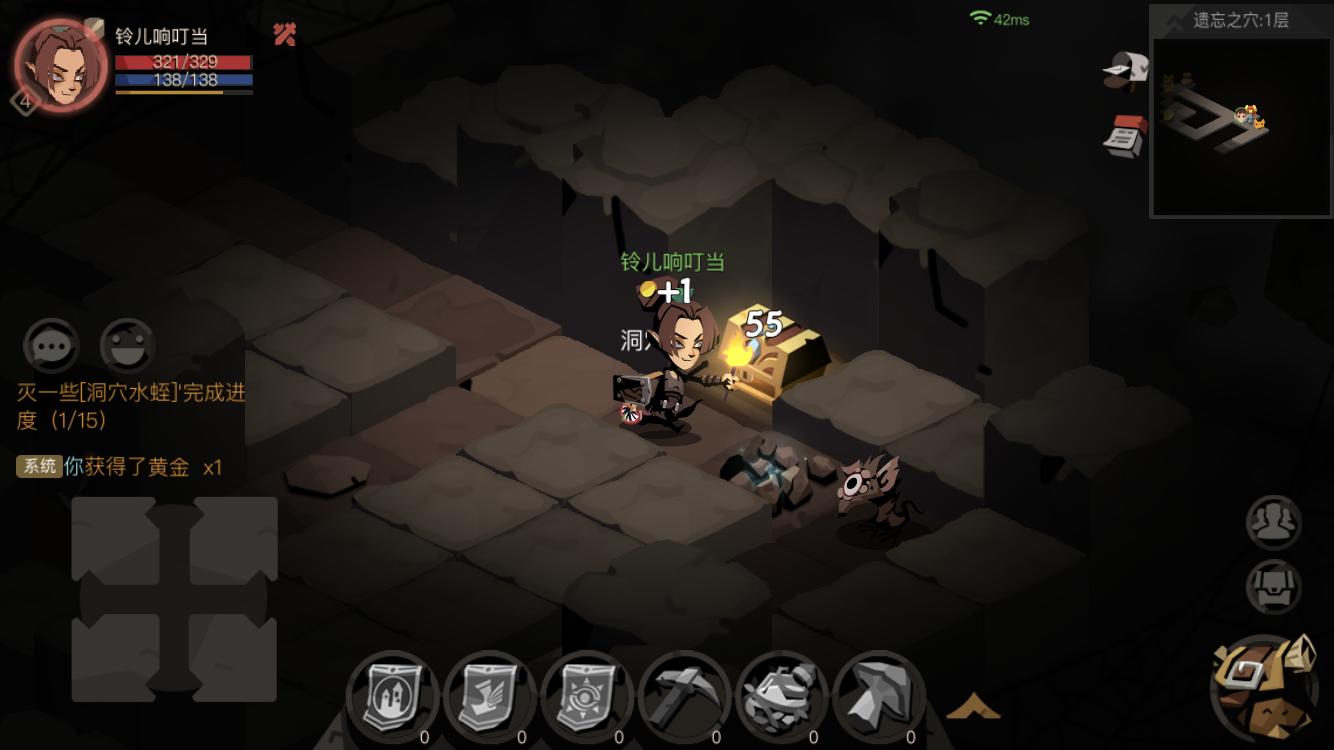Open the 洞穴水蛭 quest tracker
Image resolution: width=1334 pixels, height=750 pixels.
130,406
